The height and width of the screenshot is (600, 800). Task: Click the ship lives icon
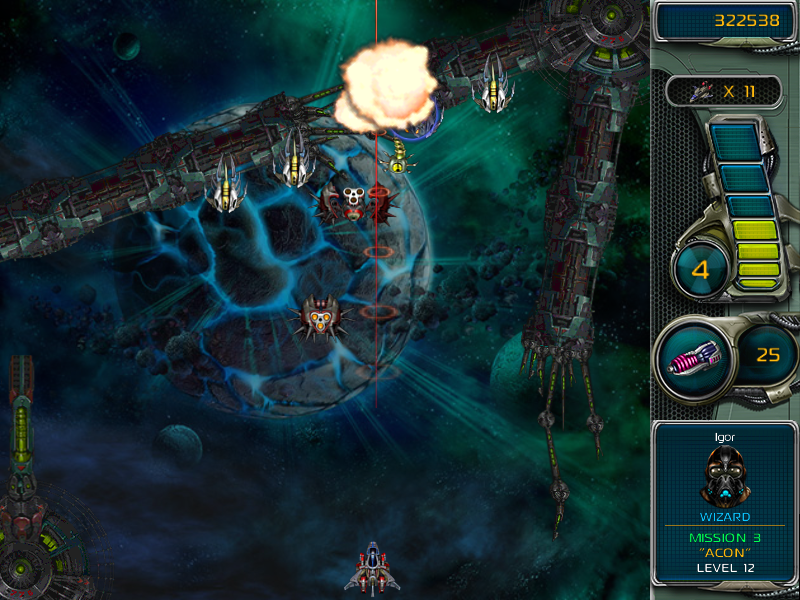tap(700, 91)
